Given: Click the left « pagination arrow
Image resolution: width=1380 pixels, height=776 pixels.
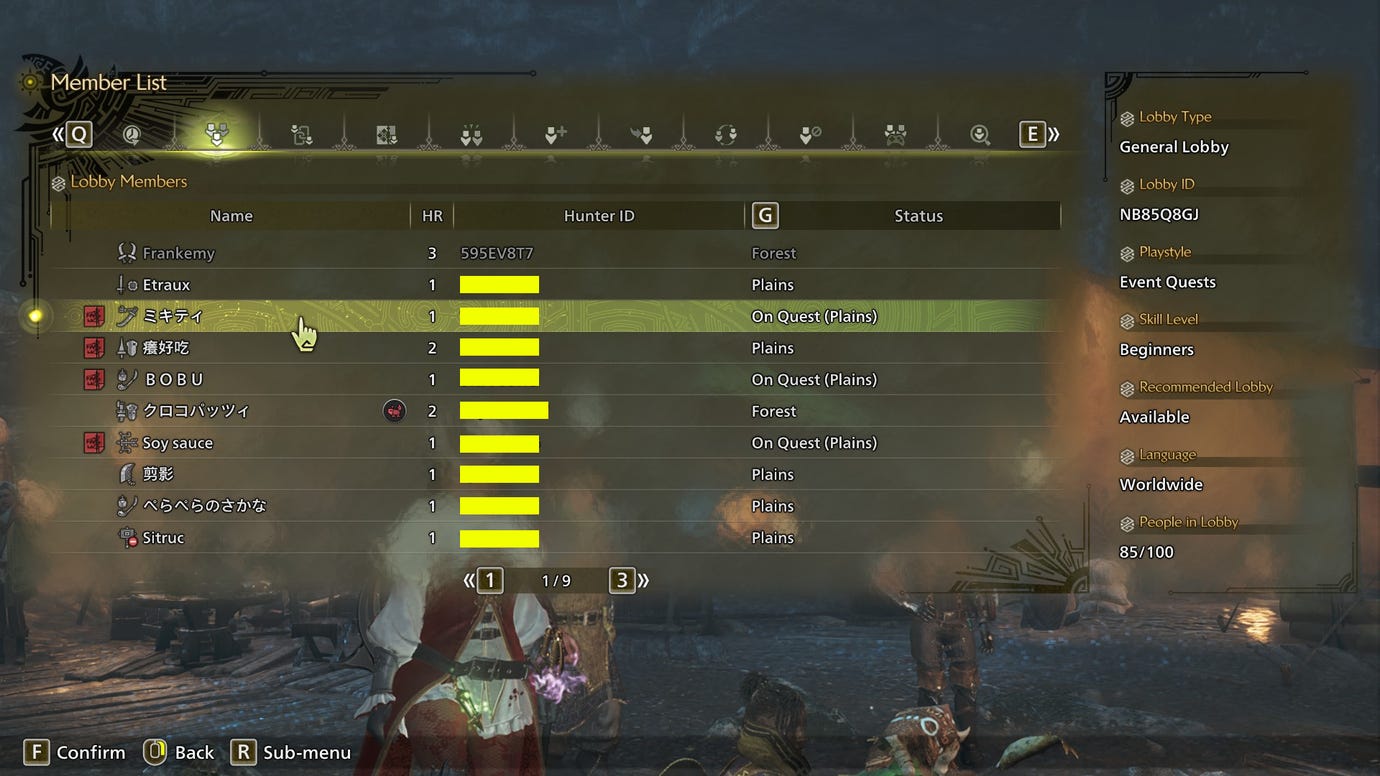Looking at the screenshot, I should [468, 579].
